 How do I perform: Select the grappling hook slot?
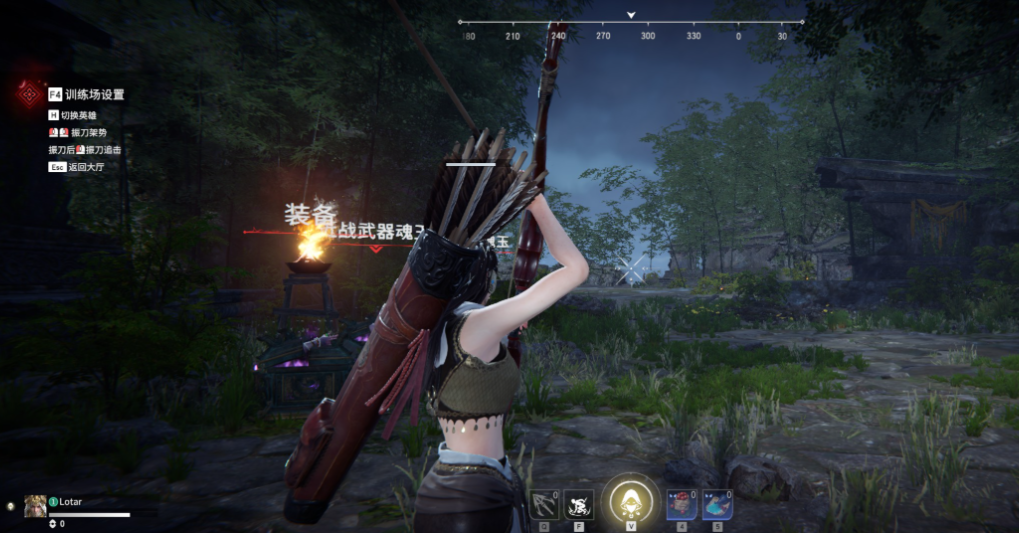pos(544,504)
